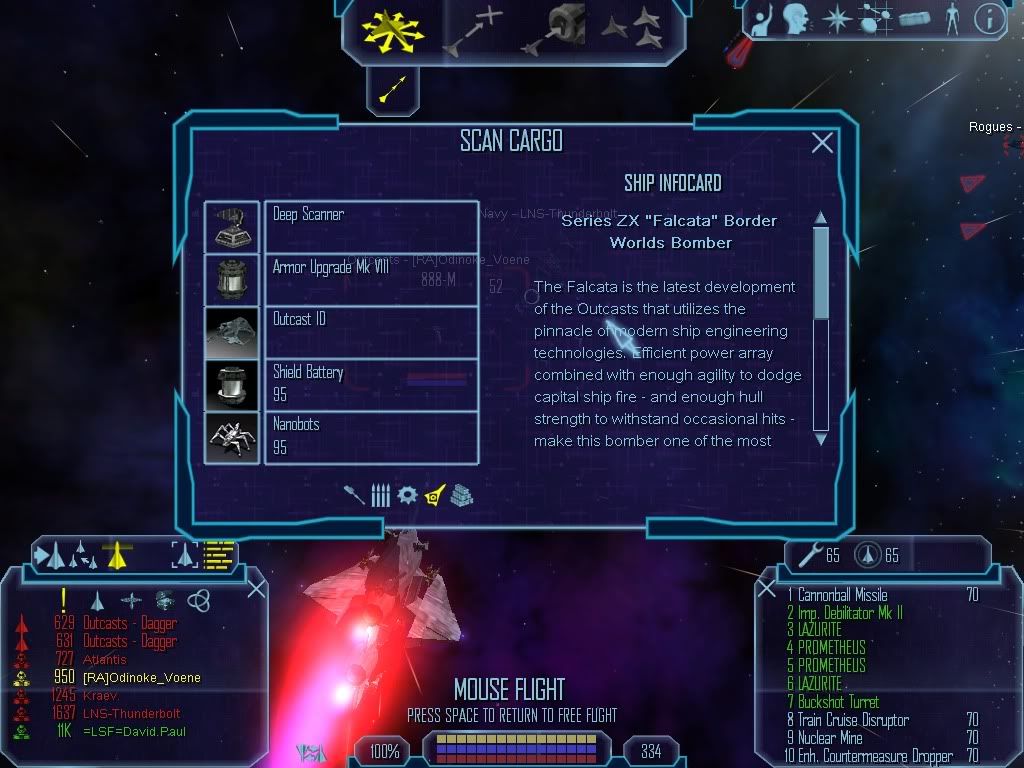
Task: Engage the go-to maneuver icon
Action: (x=474, y=29)
